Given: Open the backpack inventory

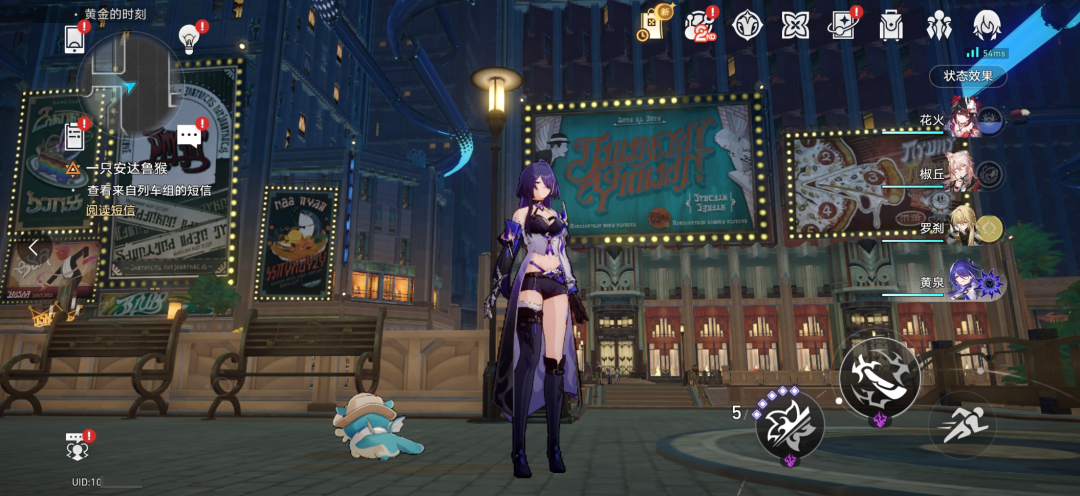Looking at the screenshot, I should (x=890, y=25).
